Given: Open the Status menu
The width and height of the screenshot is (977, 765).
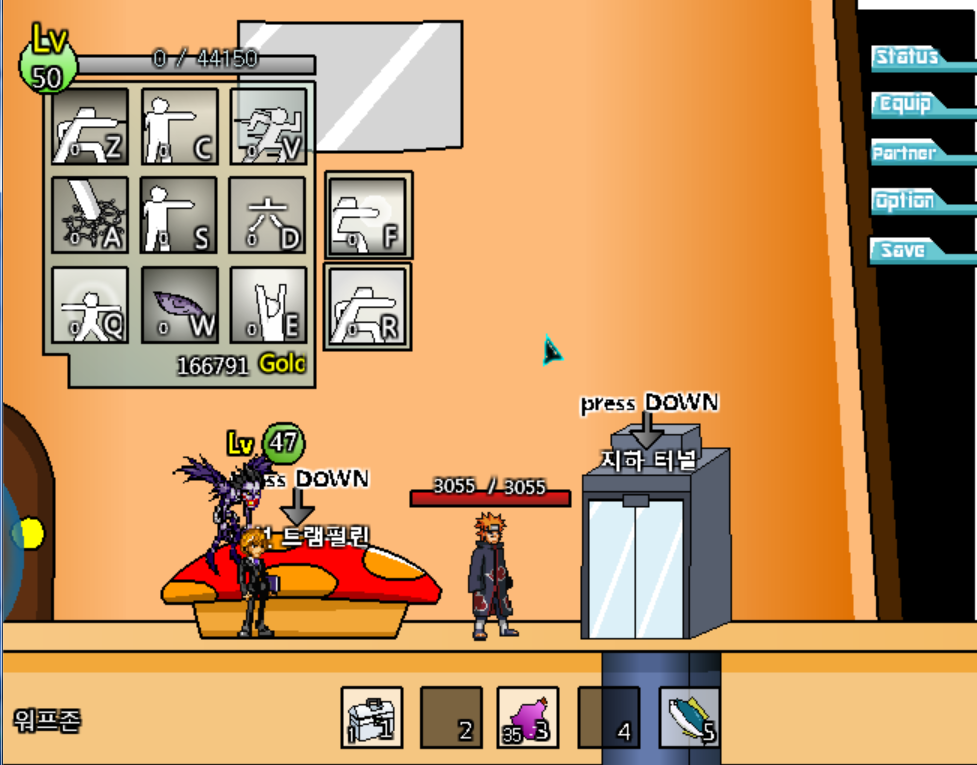Looking at the screenshot, I should (907, 57).
